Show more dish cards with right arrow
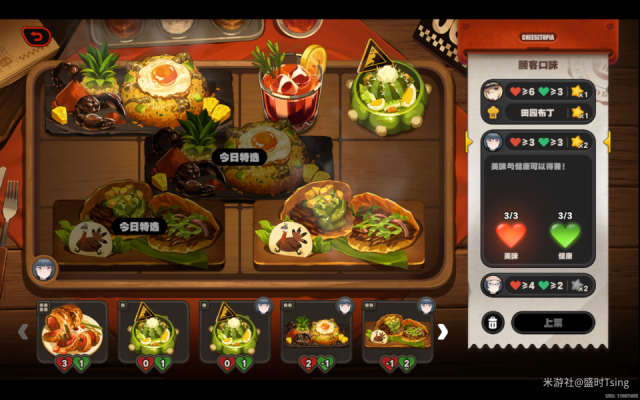 click(443, 331)
